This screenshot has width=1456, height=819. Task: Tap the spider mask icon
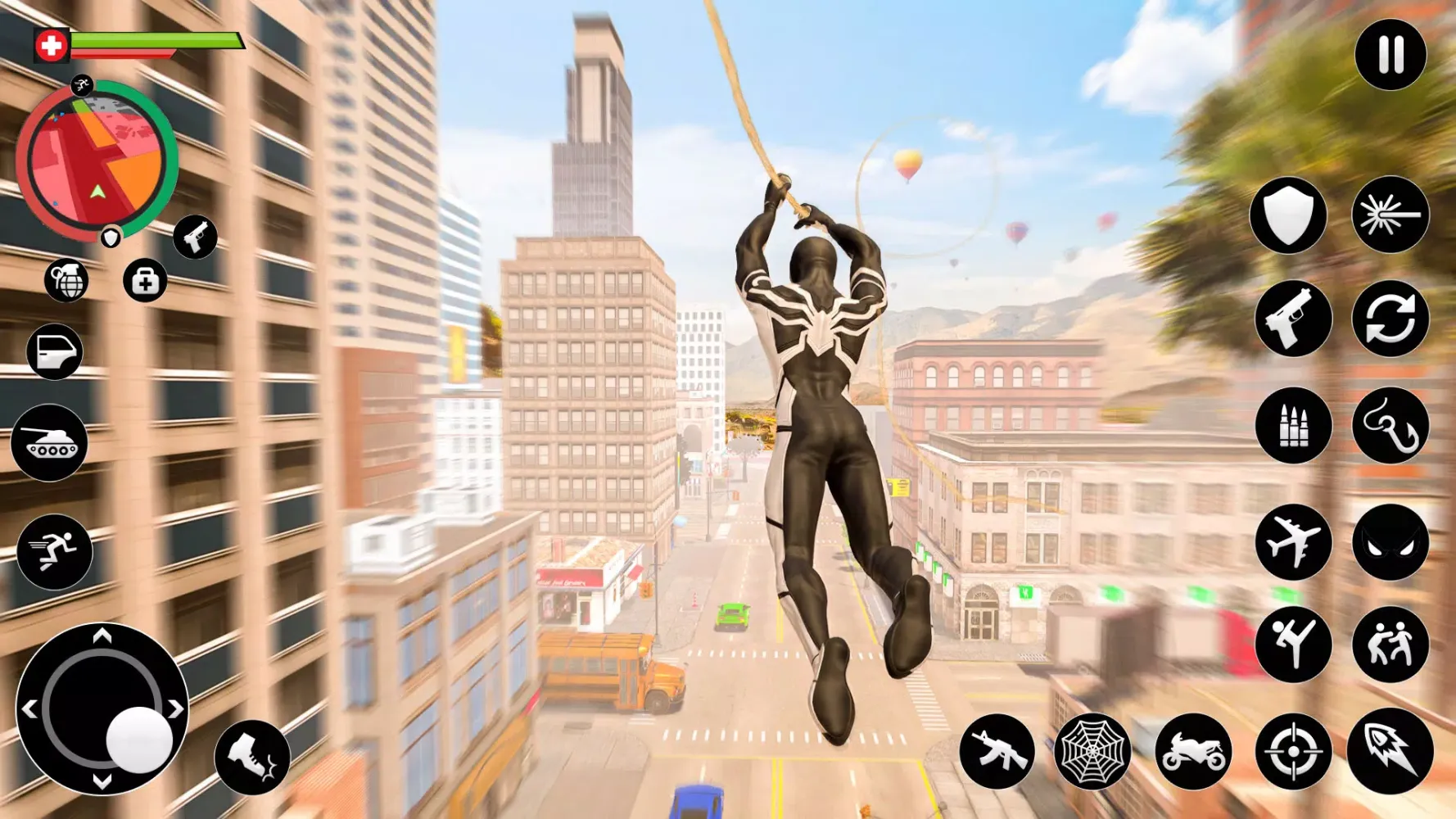(1390, 542)
